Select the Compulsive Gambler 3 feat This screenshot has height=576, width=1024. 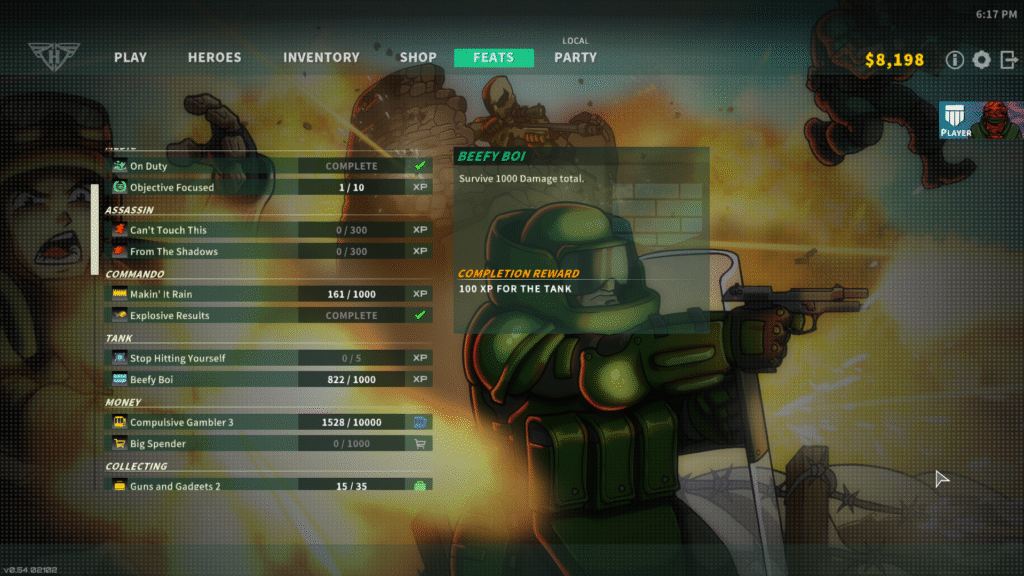point(268,422)
